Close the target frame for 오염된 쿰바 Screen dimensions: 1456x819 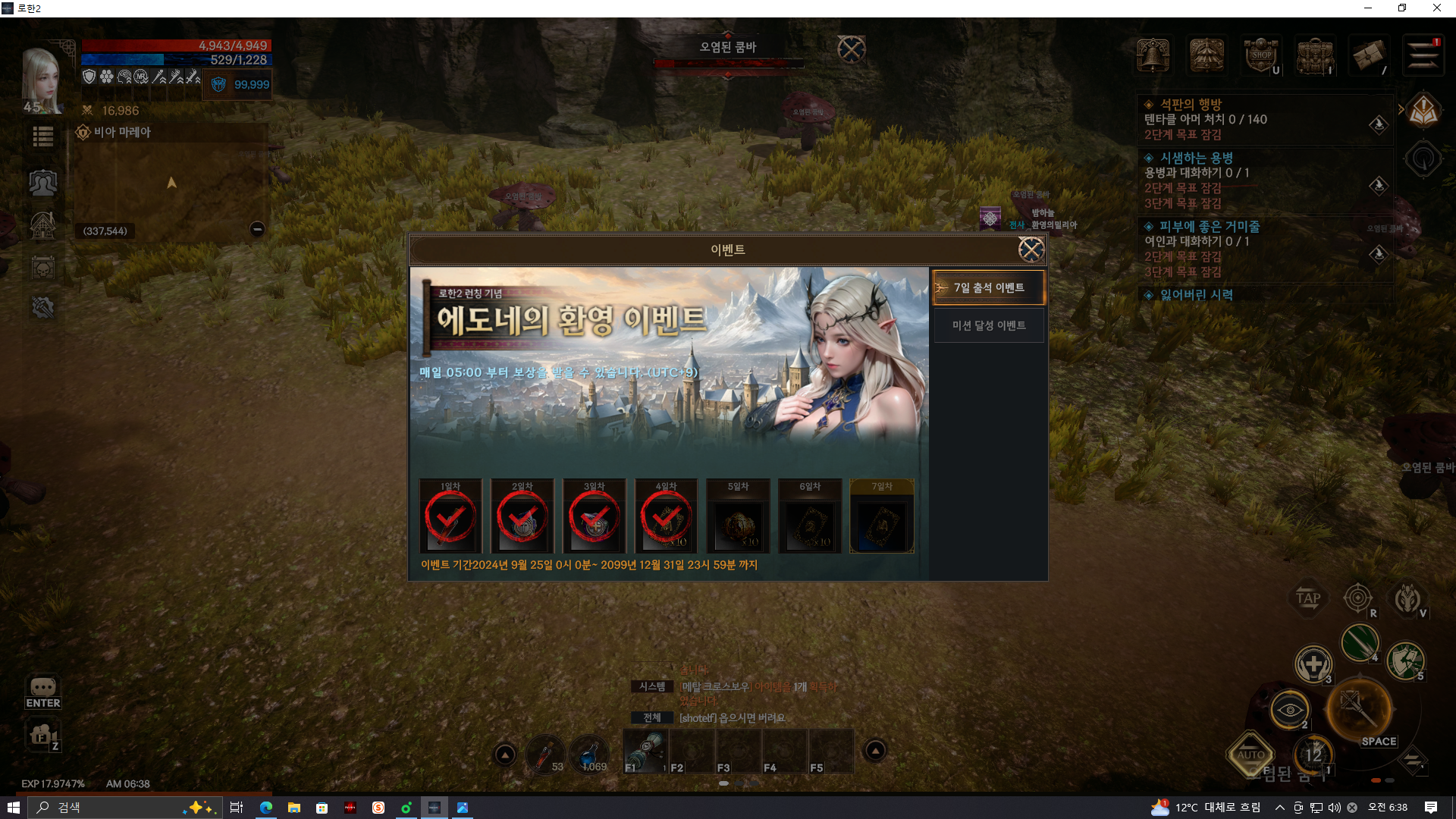pos(851,50)
